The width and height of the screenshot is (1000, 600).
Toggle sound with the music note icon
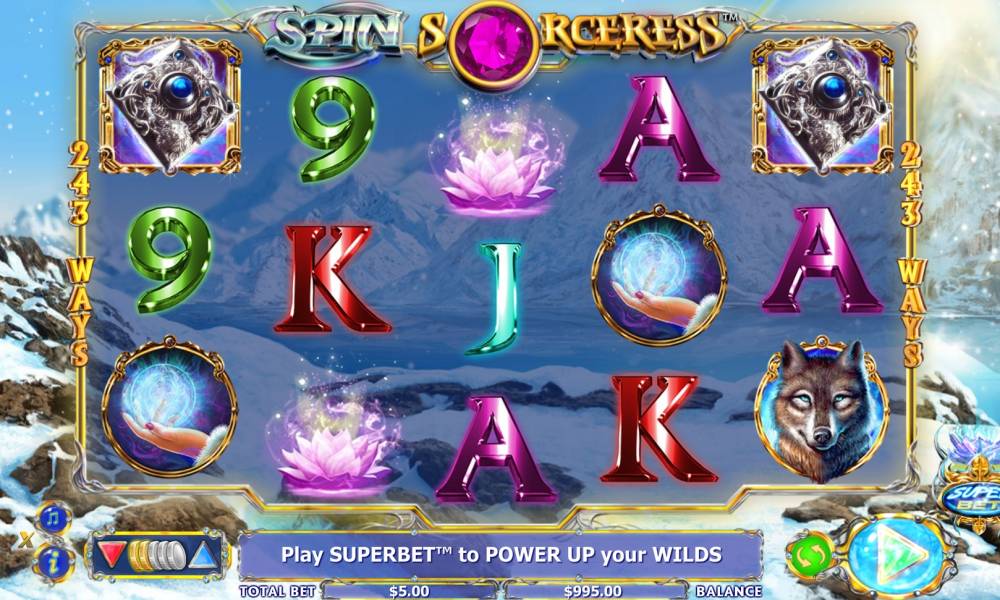click(x=52, y=519)
